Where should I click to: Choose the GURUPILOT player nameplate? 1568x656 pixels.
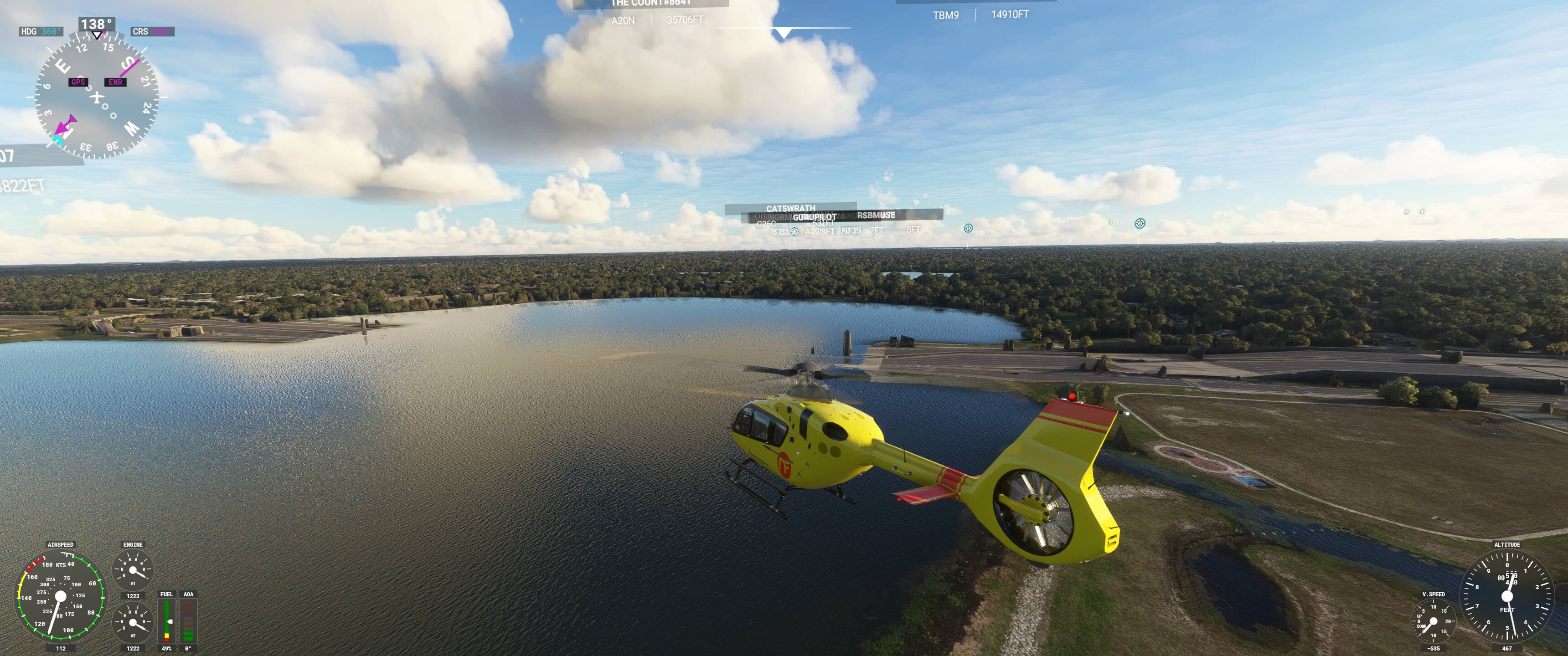click(x=814, y=217)
